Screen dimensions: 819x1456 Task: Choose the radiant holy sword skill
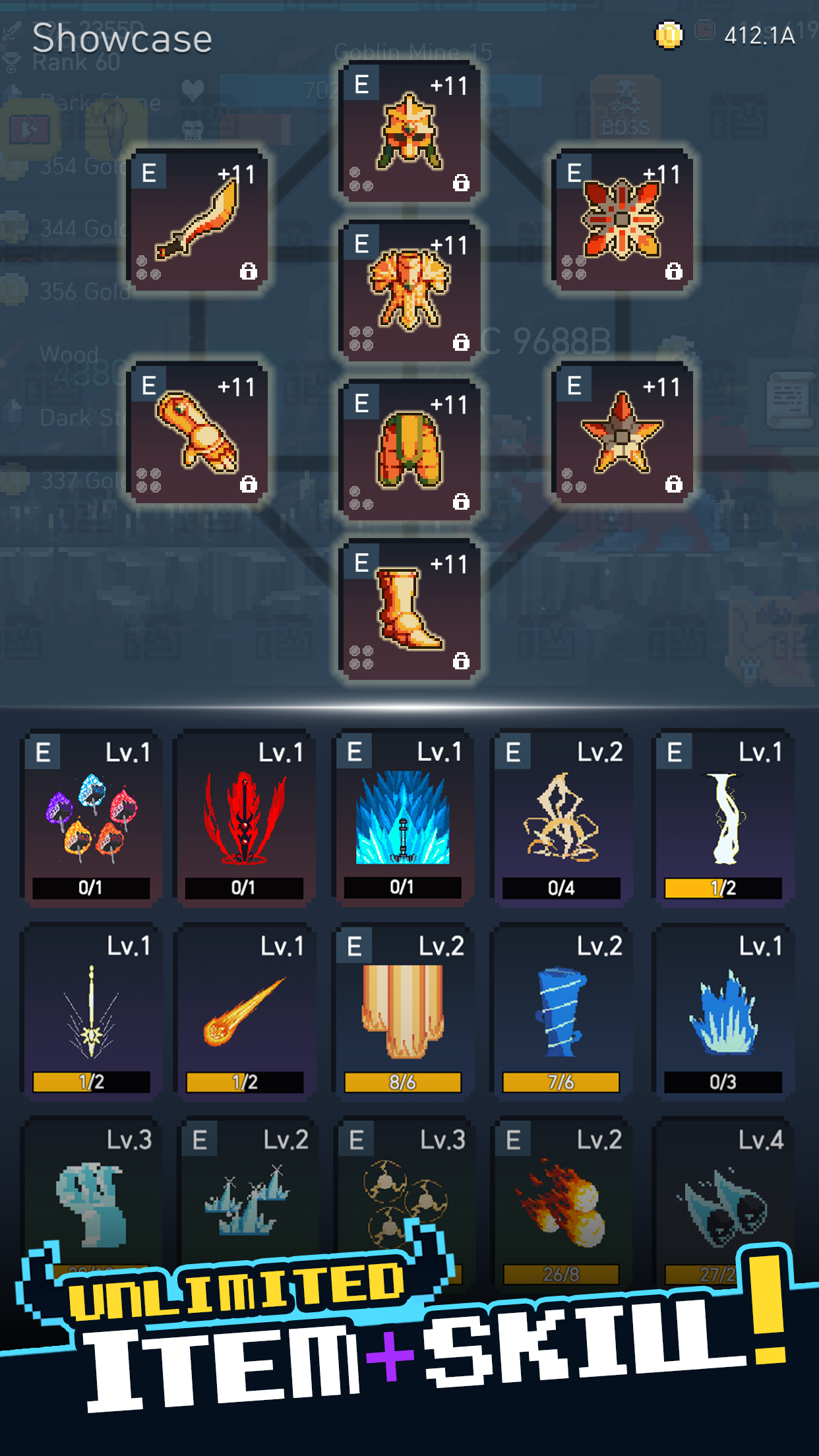click(91, 1011)
